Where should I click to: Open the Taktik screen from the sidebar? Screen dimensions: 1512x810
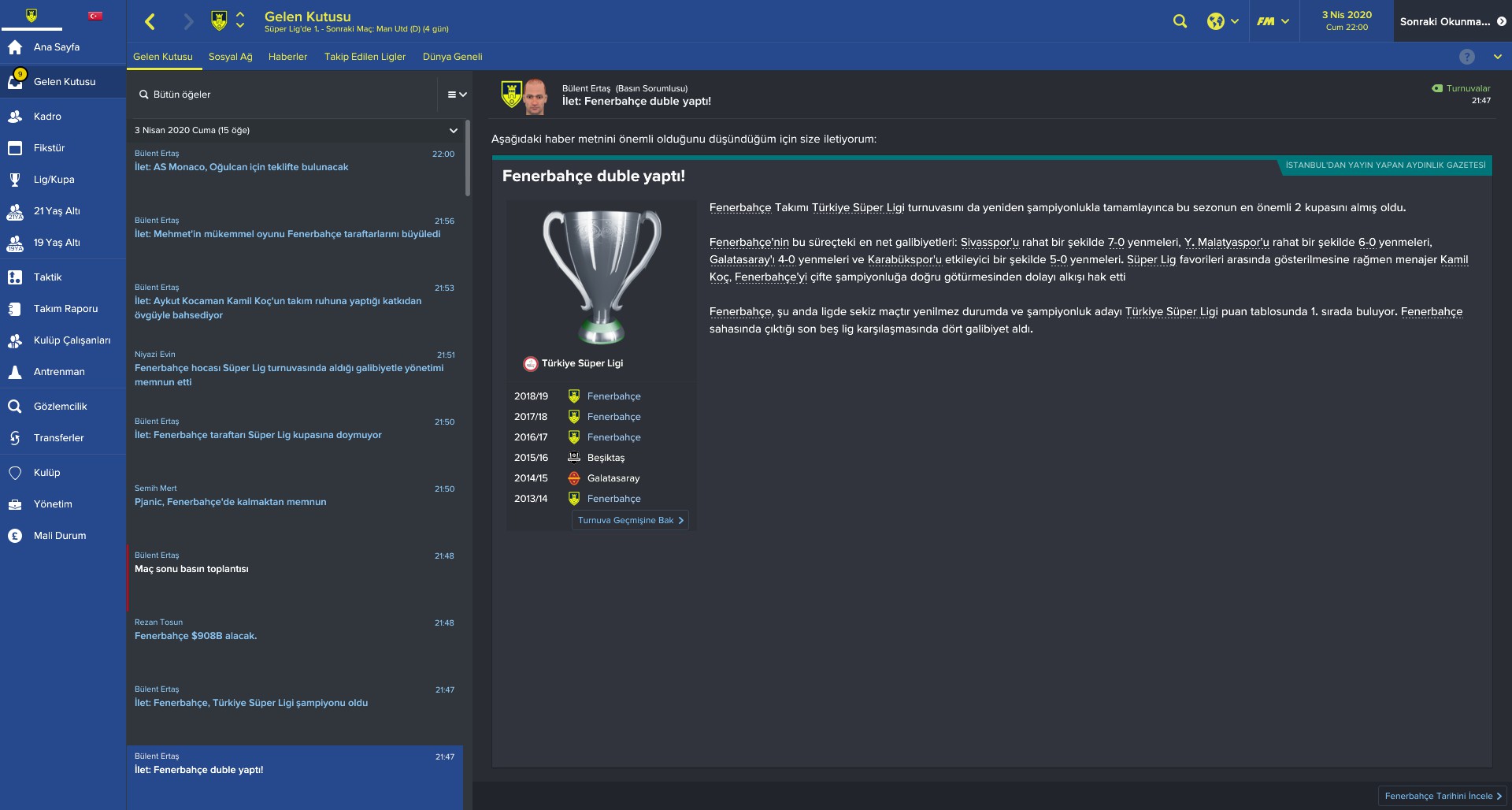pyautogui.click(x=49, y=277)
